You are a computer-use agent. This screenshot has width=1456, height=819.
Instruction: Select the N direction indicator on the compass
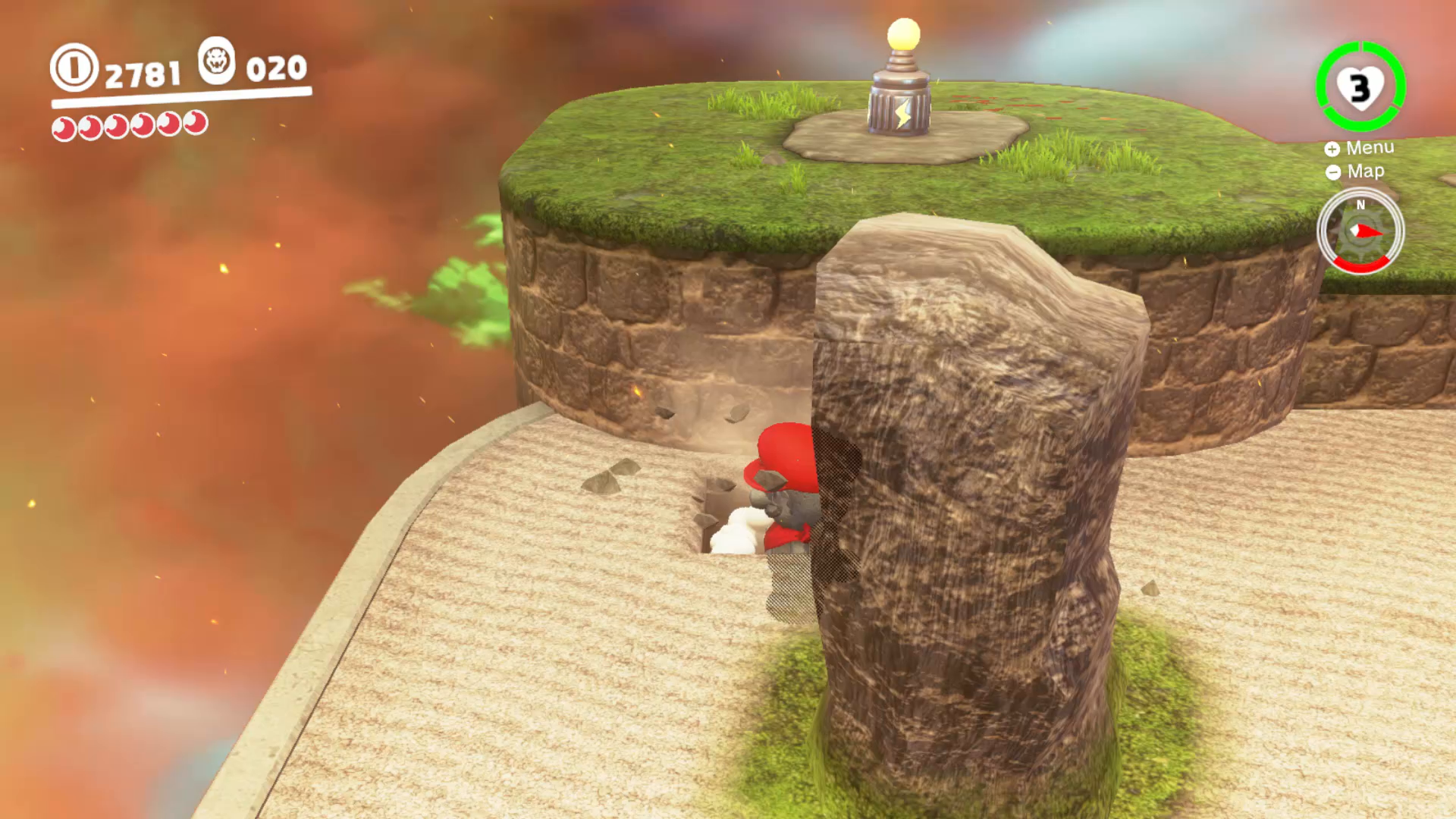pyautogui.click(x=1360, y=203)
